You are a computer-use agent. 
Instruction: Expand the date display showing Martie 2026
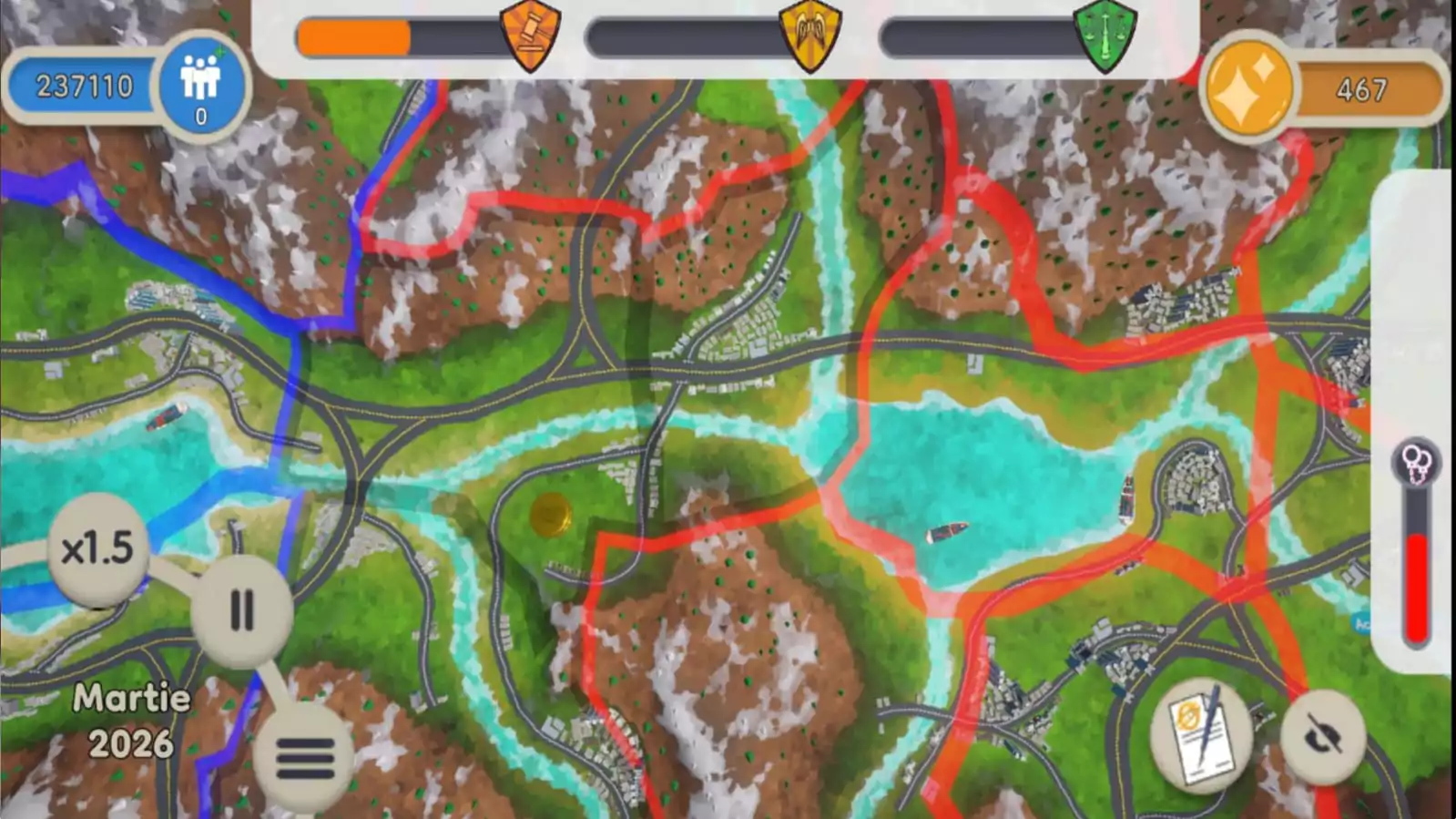(x=130, y=720)
